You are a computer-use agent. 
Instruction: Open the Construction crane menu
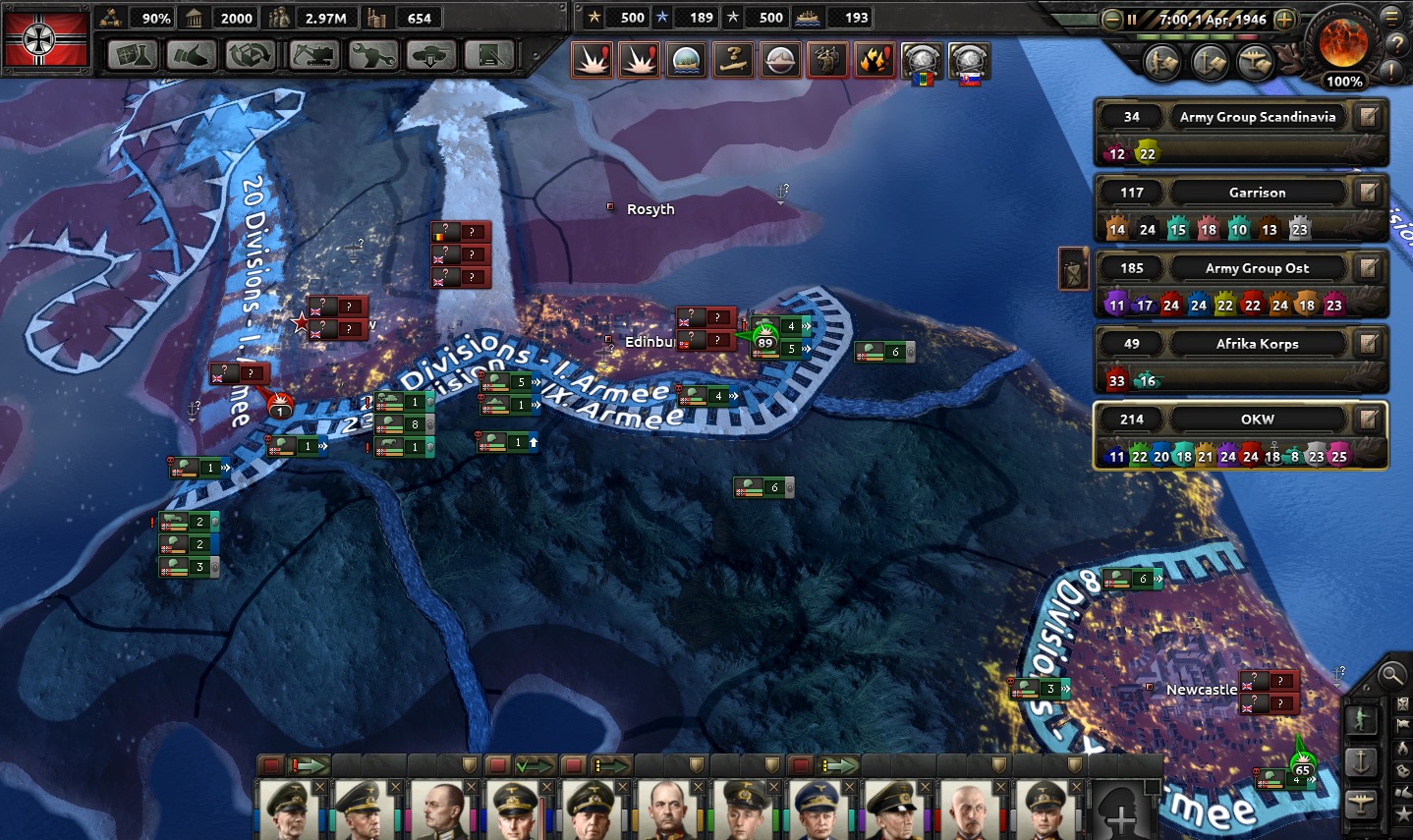[x=312, y=55]
